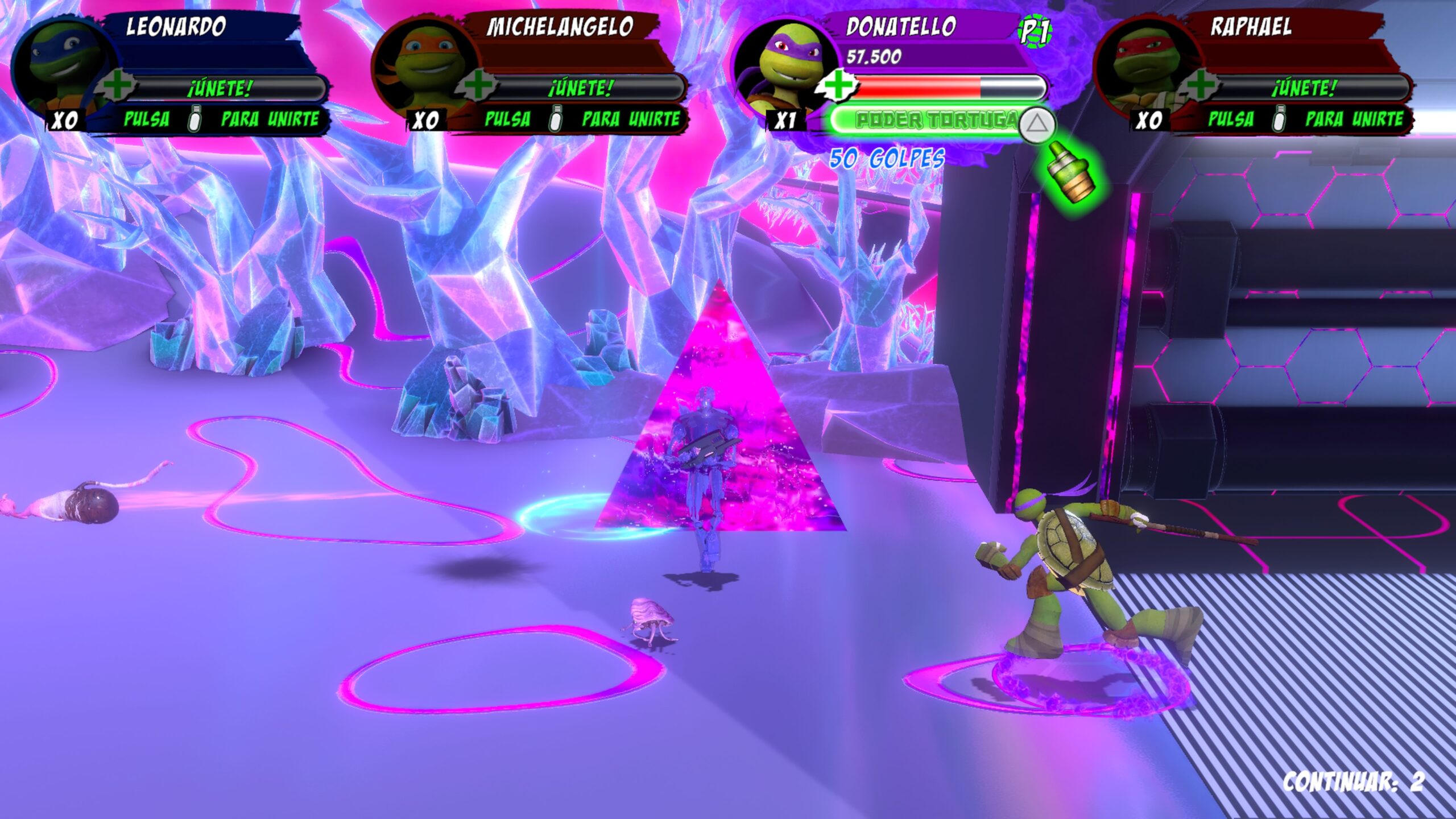Join as Michelangelo via ¡Únete! banner
Viewport: 1456px width, 819px height.
pos(582,89)
